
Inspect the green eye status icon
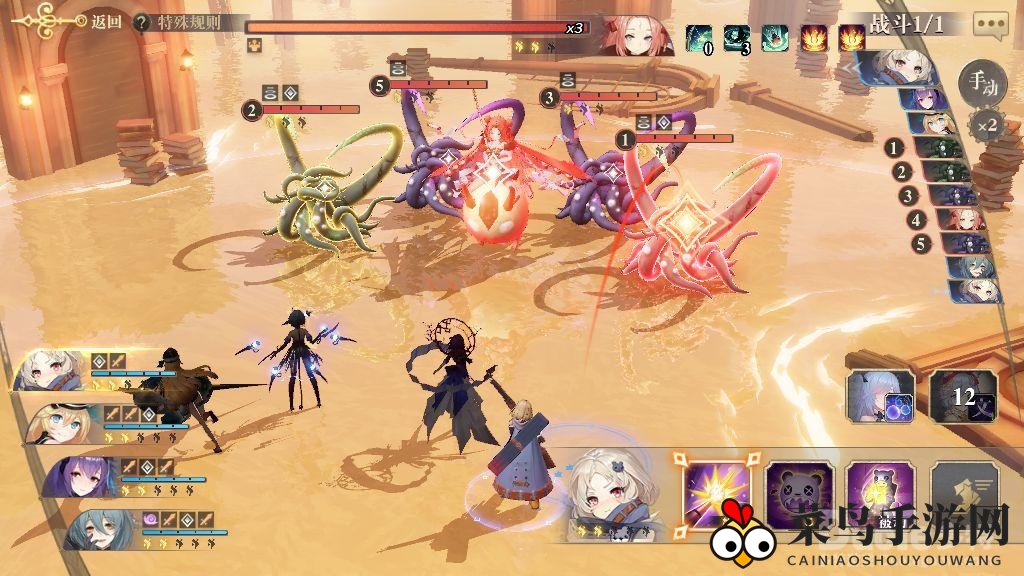pos(737,38)
